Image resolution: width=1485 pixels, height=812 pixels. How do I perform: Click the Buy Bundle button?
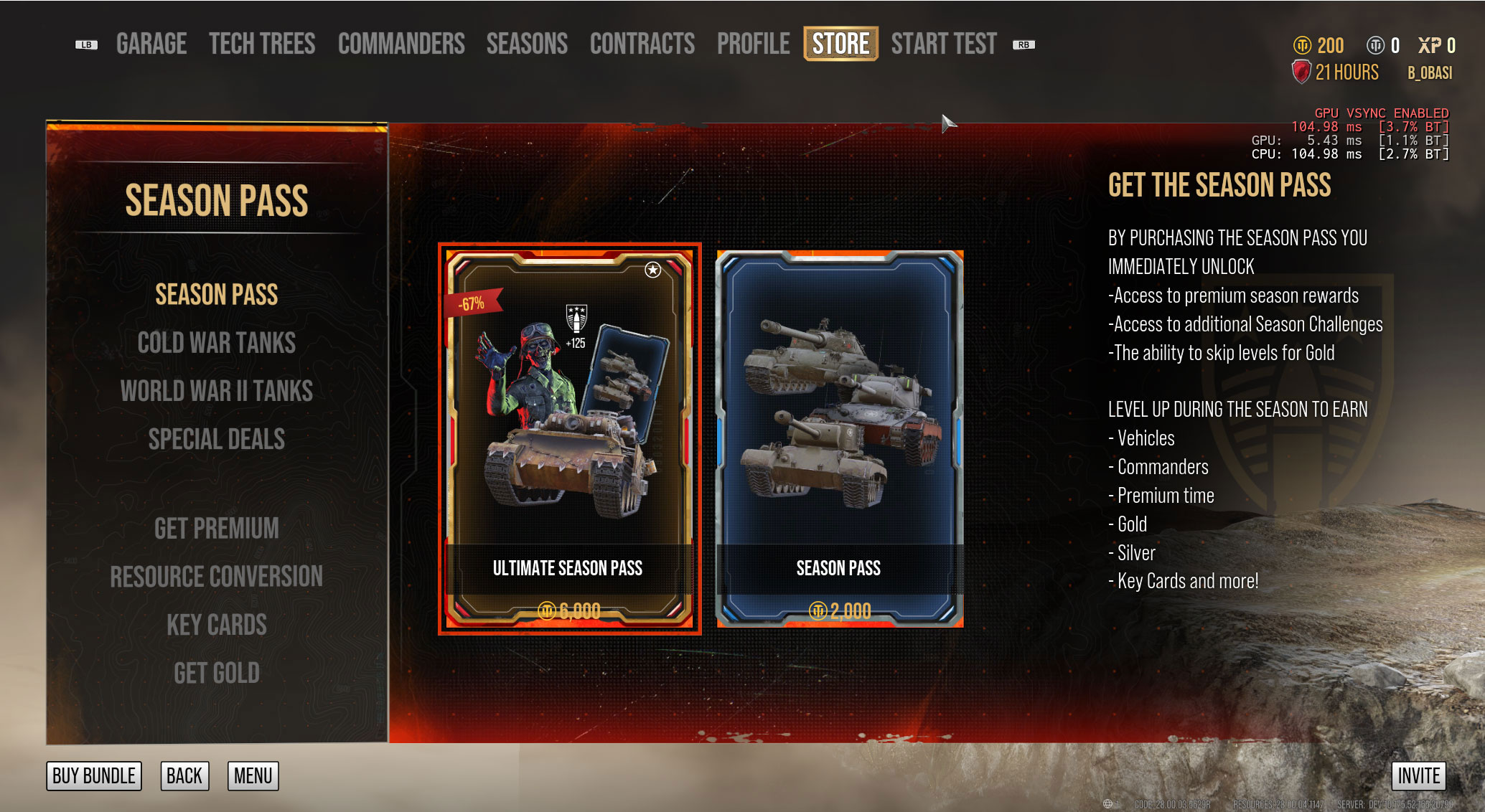(x=94, y=775)
